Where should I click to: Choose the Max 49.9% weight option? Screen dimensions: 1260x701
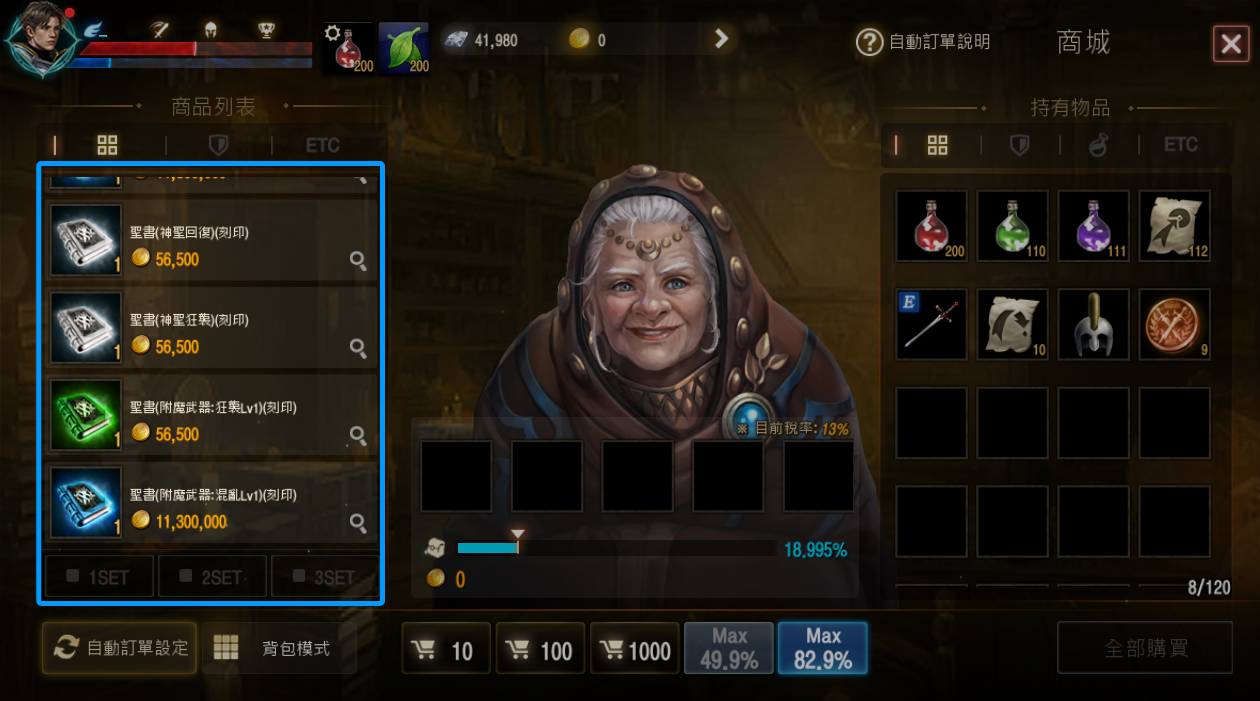pyautogui.click(x=729, y=648)
